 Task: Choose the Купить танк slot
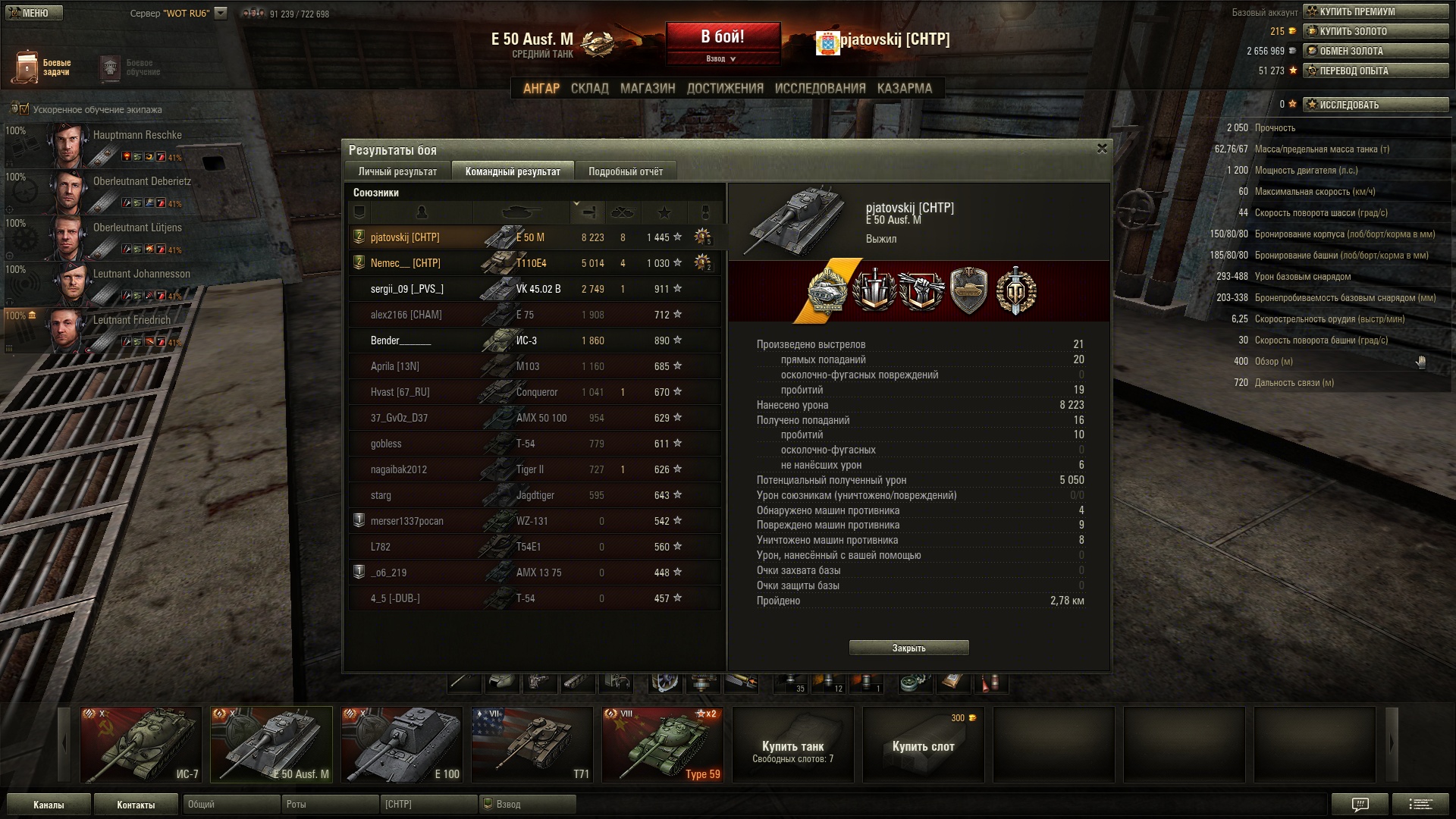point(792,744)
